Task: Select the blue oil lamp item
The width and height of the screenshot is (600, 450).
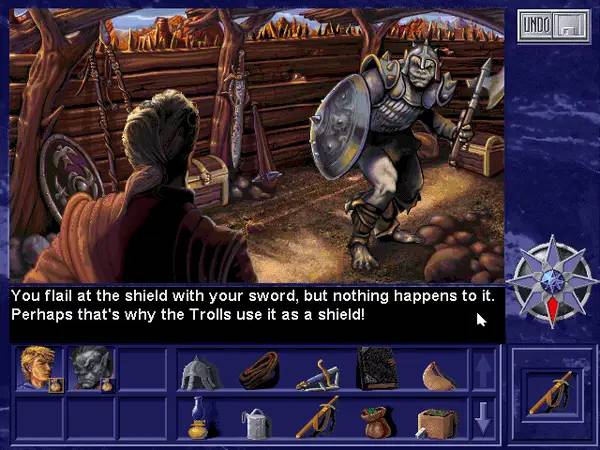Action: click(x=199, y=416)
